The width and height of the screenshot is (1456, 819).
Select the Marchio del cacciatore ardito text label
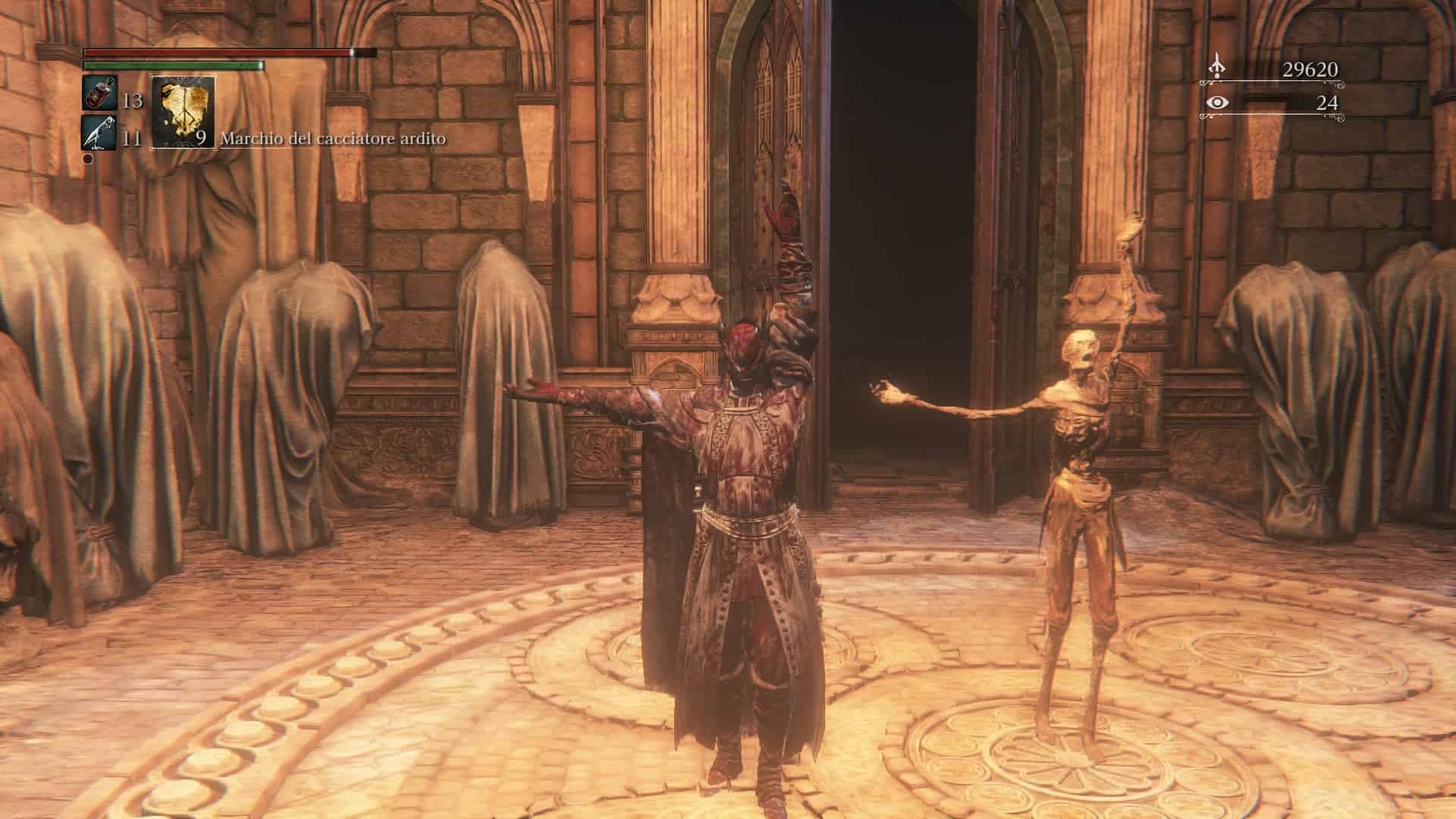[x=332, y=140]
